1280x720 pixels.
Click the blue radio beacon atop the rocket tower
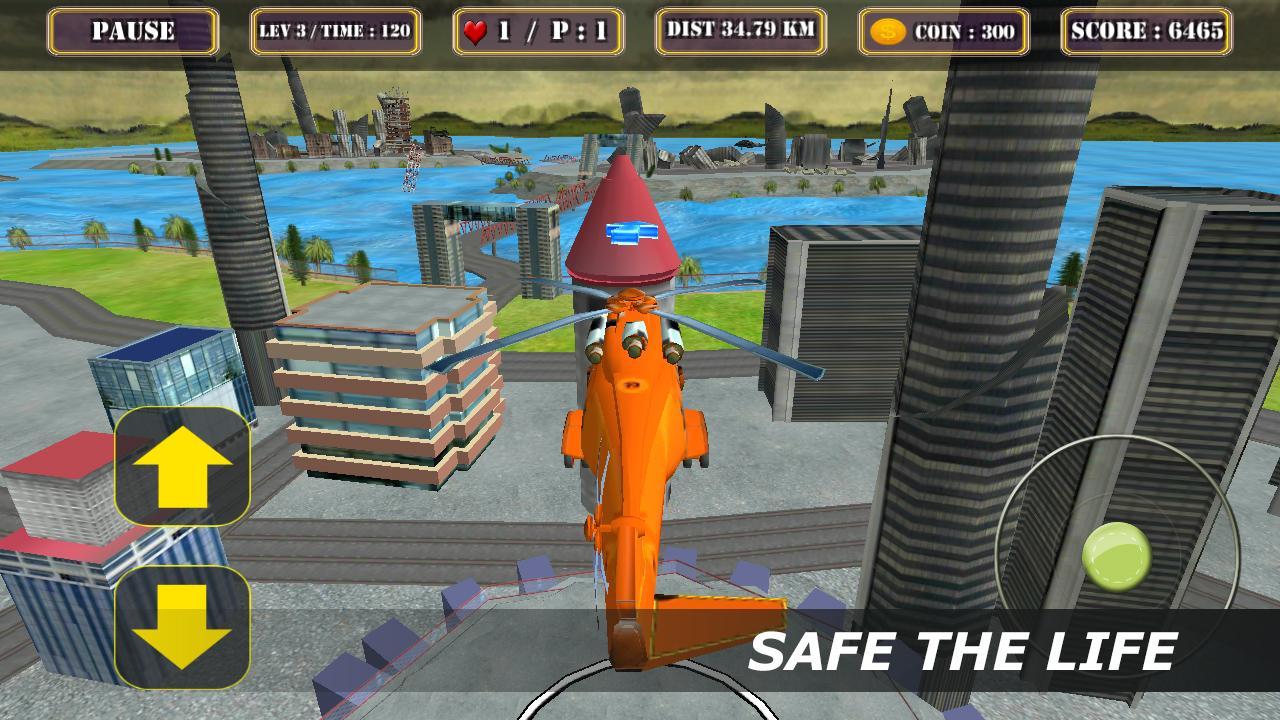[x=629, y=230]
